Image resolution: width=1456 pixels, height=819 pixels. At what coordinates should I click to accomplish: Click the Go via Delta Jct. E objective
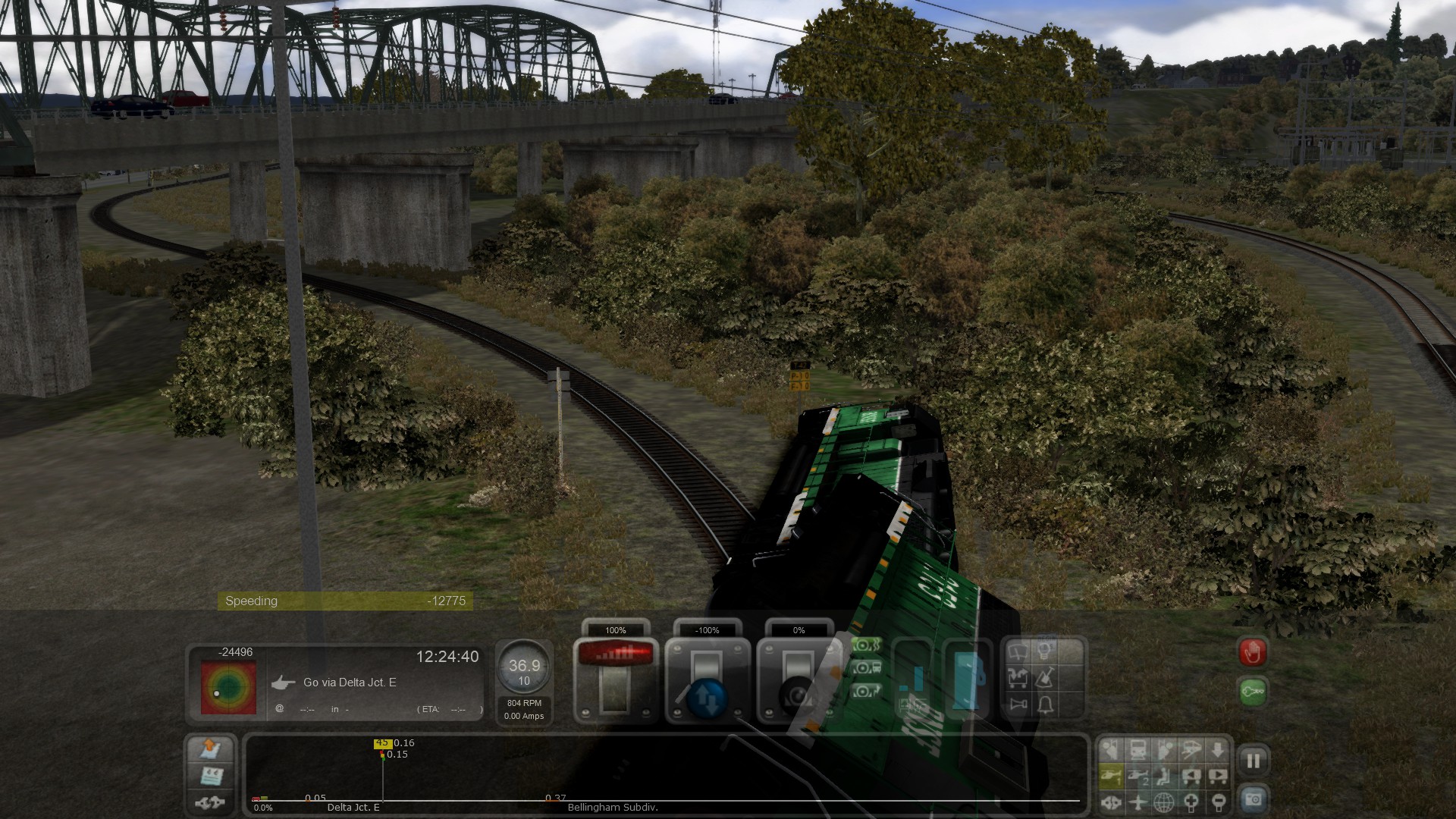[350, 682]
